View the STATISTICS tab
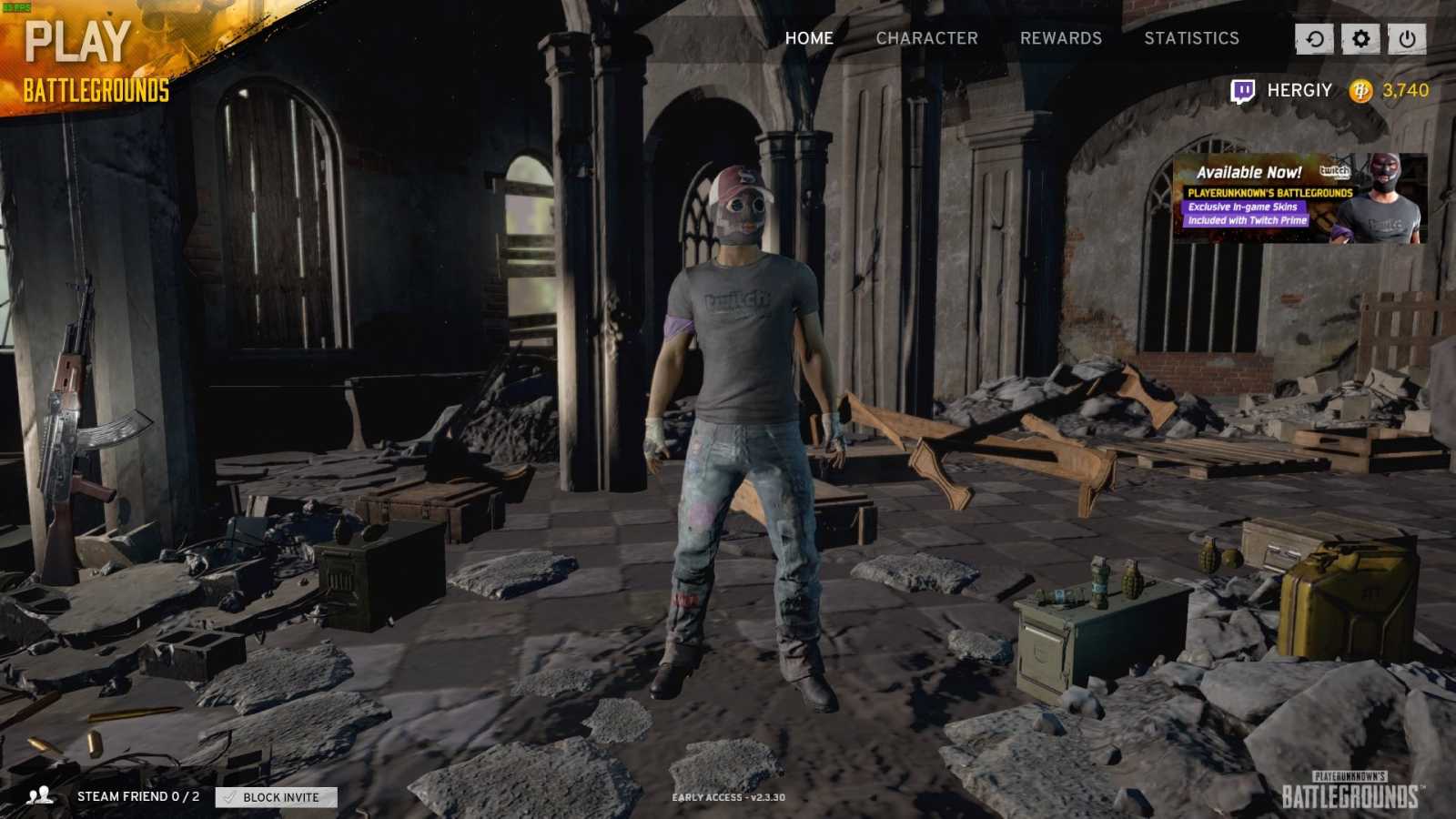The image size is (1456, 819). coord(1192,38)
